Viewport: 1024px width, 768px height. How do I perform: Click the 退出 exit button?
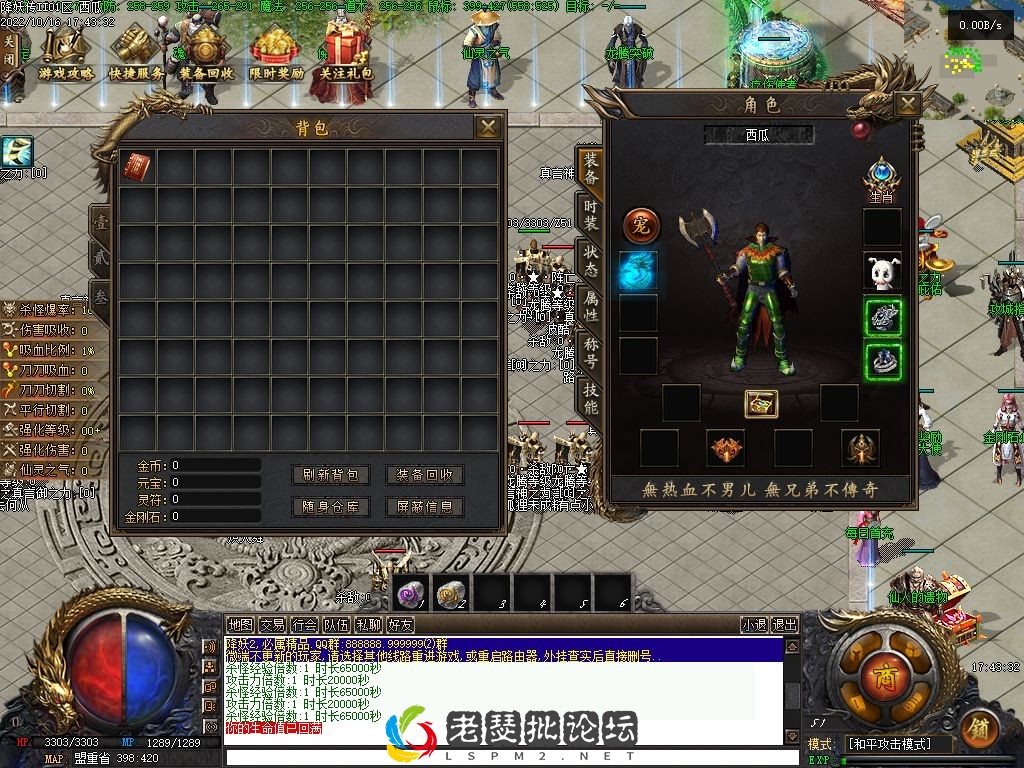click(785, 625)
